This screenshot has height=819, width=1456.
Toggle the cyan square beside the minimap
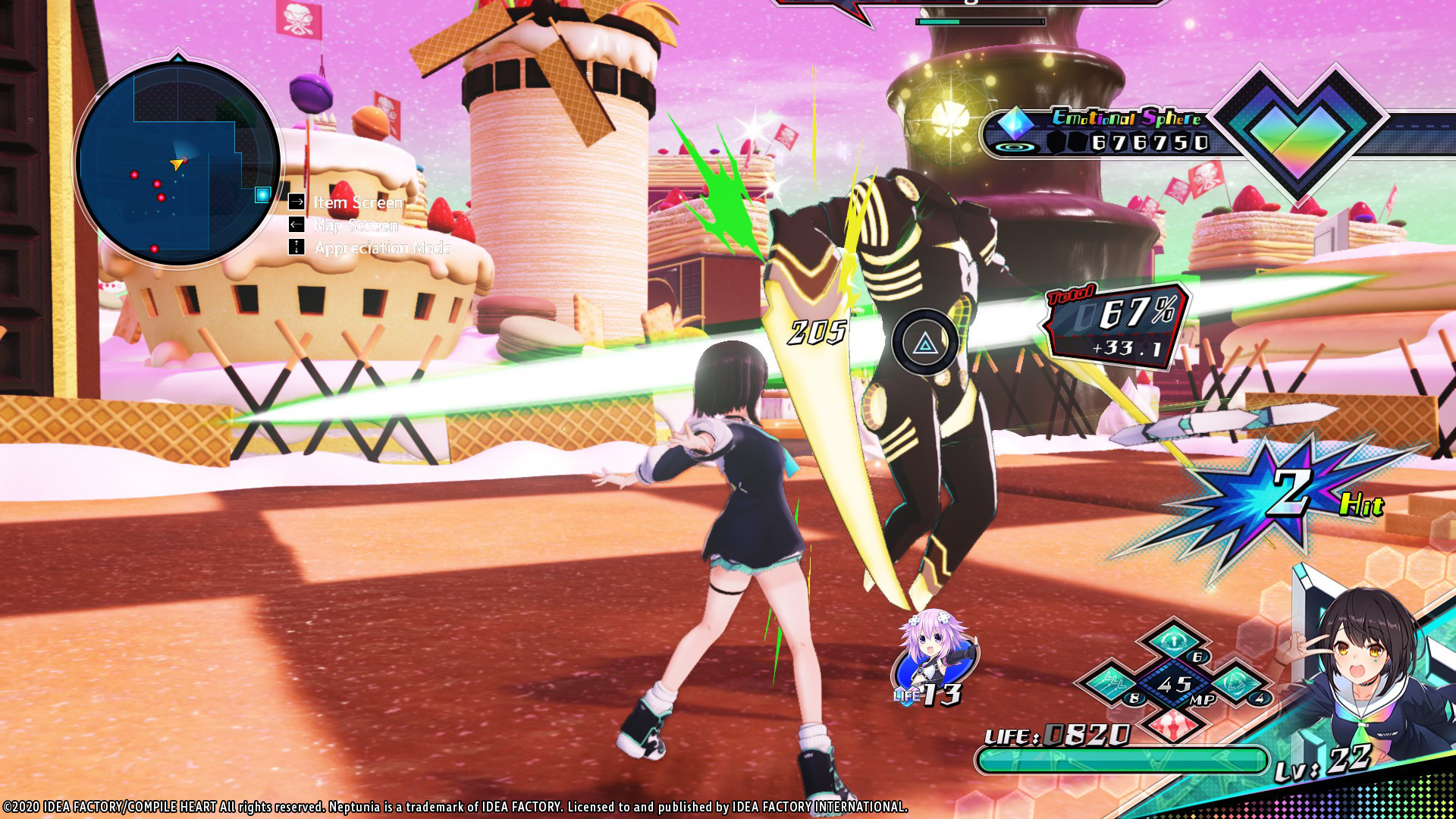[262, 194]
